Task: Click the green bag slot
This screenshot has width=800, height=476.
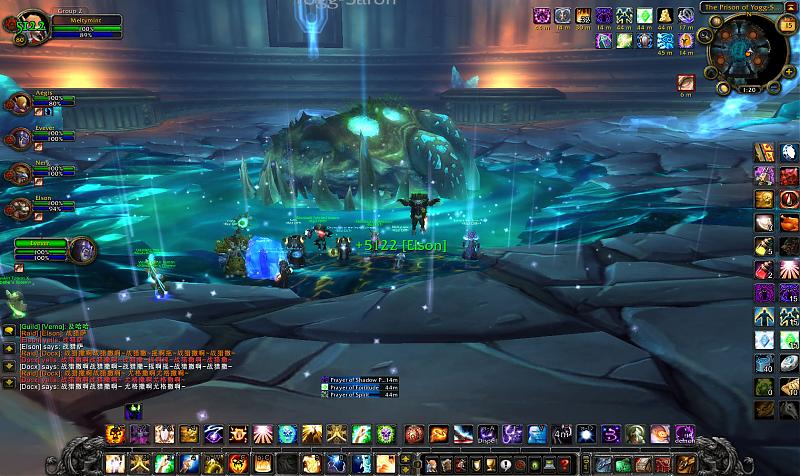Action: (624, 465)
